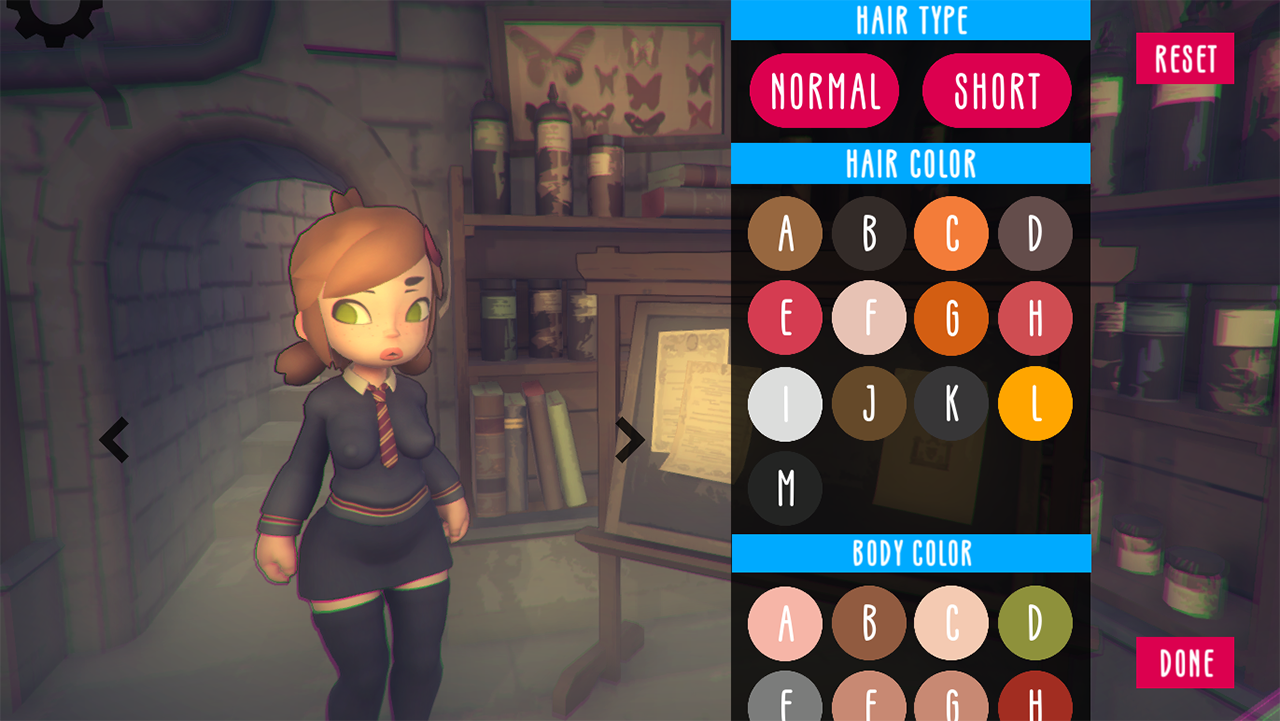
Task: Choose hair color E red swatch
Action: tap(785, 319)
